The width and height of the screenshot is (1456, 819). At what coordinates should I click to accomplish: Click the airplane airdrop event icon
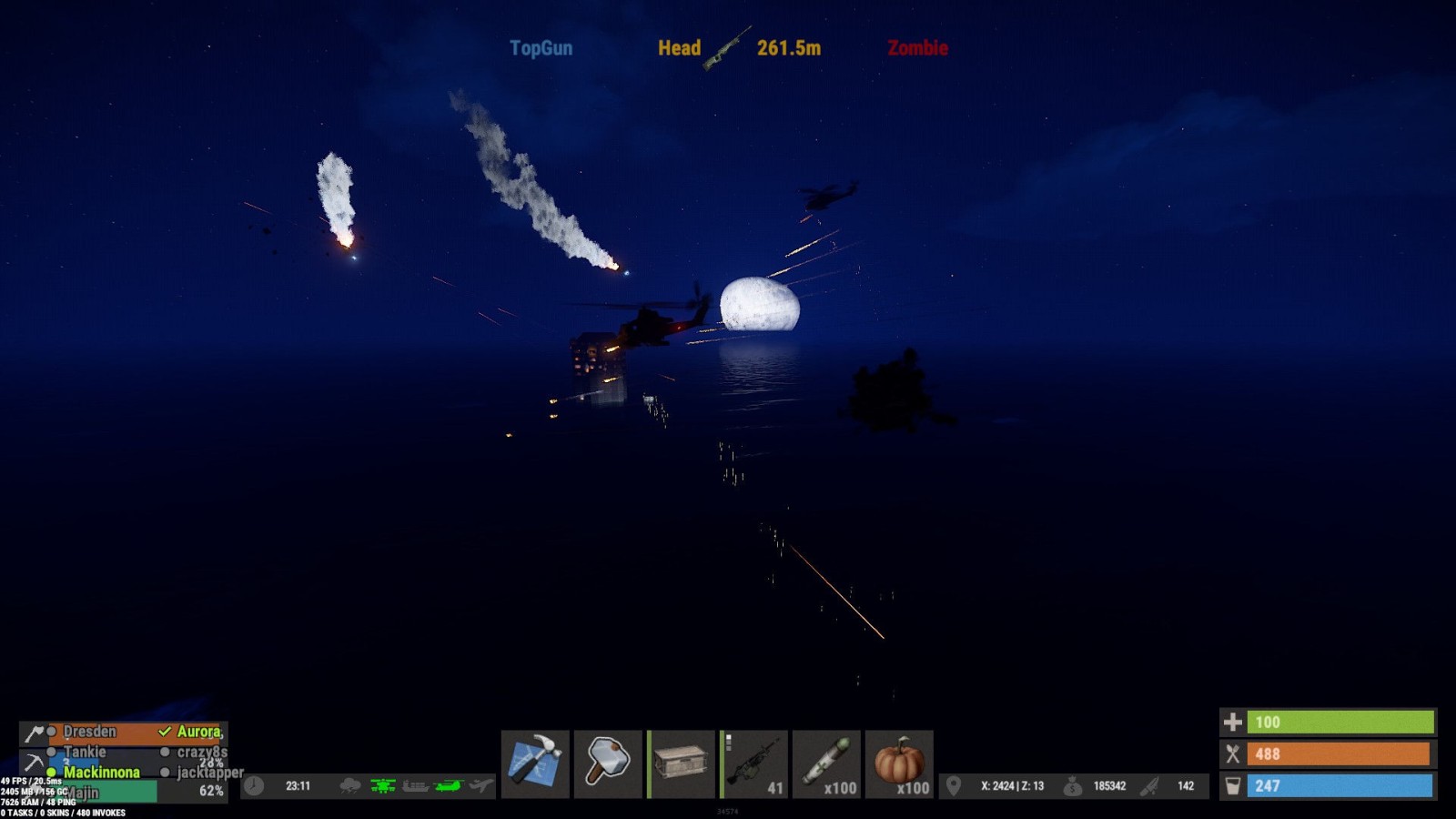click(481, 785)
